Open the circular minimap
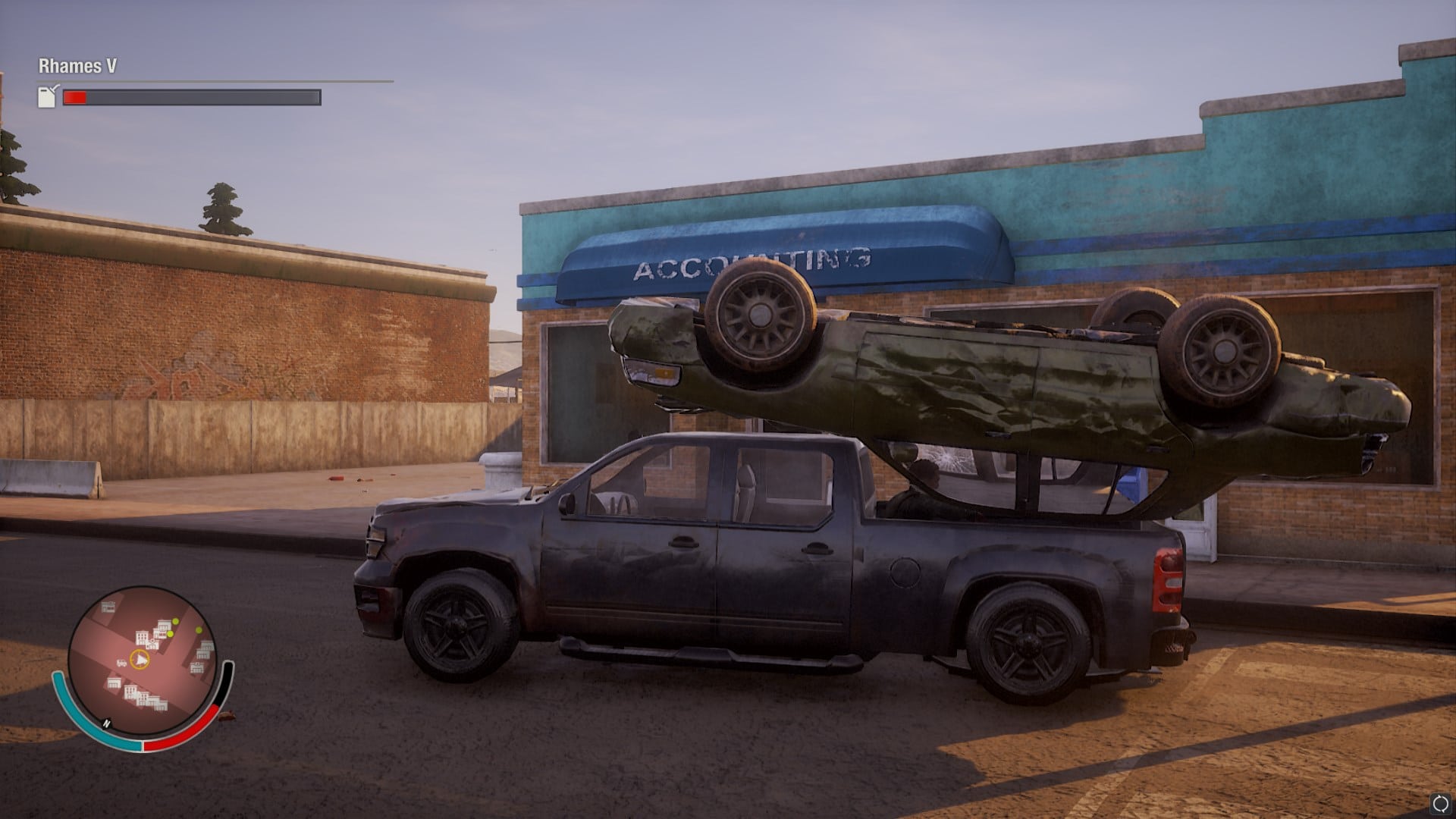The image size is (1456, 819). [x=143, y=661]
